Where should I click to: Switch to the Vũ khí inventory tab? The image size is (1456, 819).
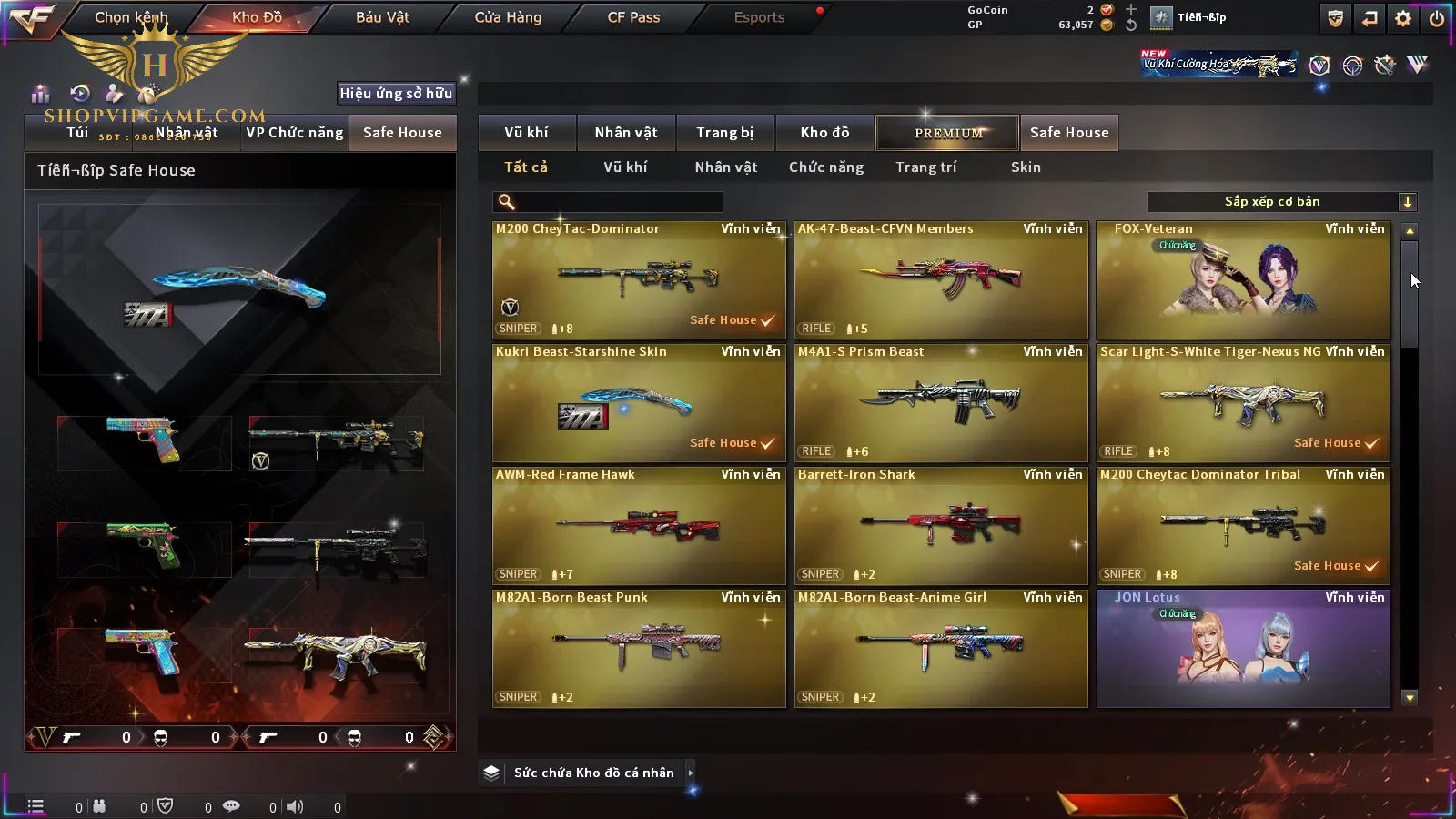[x=526, y=133]
